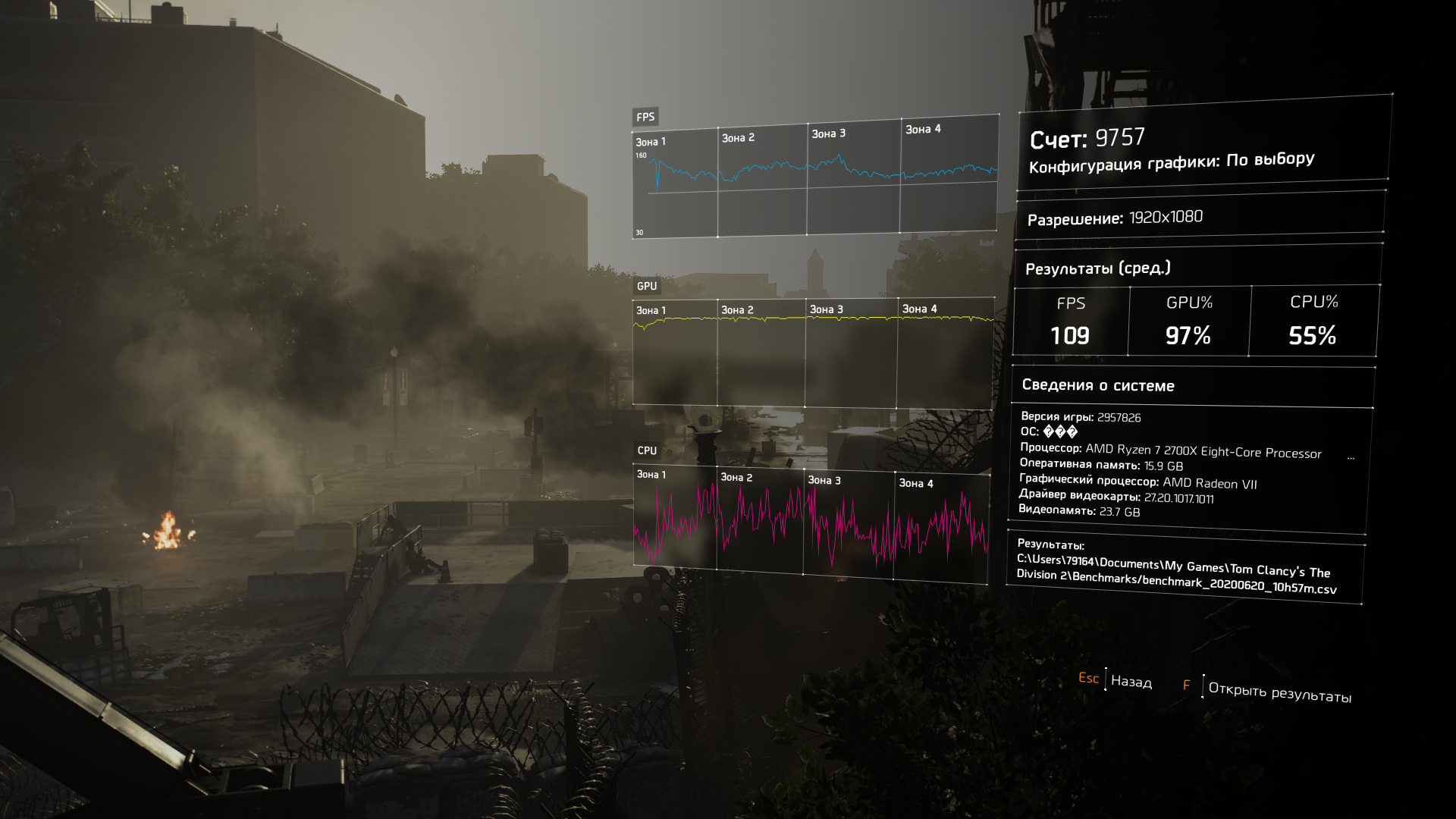The width and height of the screenshot is (1456, 819).
Task: Go back via the Назад button
Action: (x=1130, y=681)
